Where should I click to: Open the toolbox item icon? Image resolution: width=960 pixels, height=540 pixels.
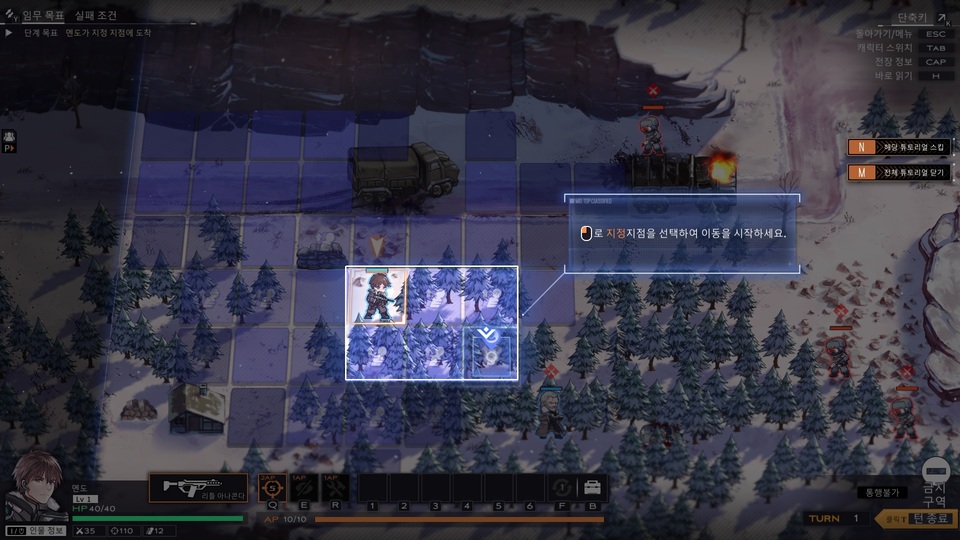[x=593, y=488]
